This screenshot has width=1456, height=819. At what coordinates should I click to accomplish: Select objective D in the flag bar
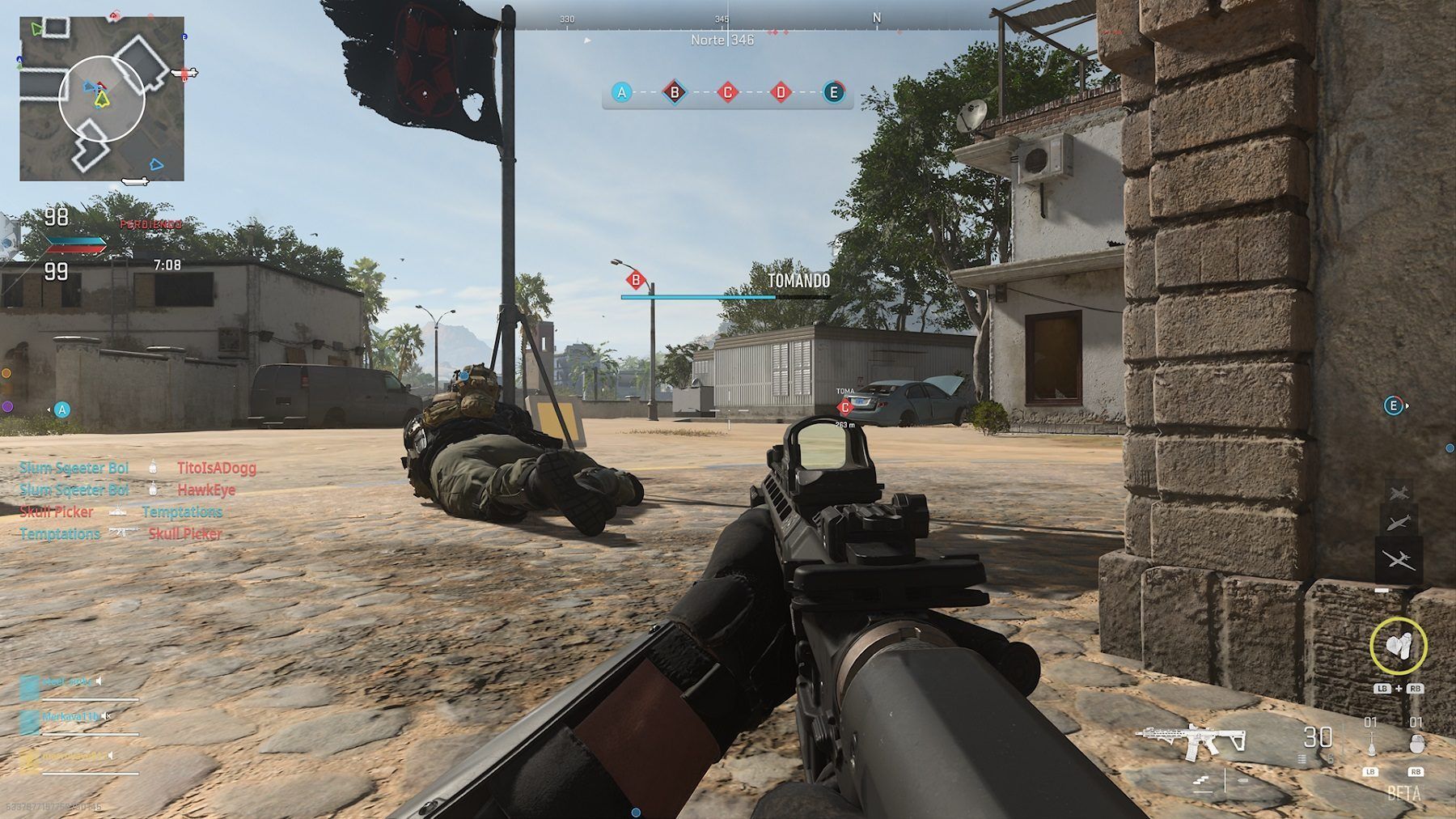coord(781,92)
